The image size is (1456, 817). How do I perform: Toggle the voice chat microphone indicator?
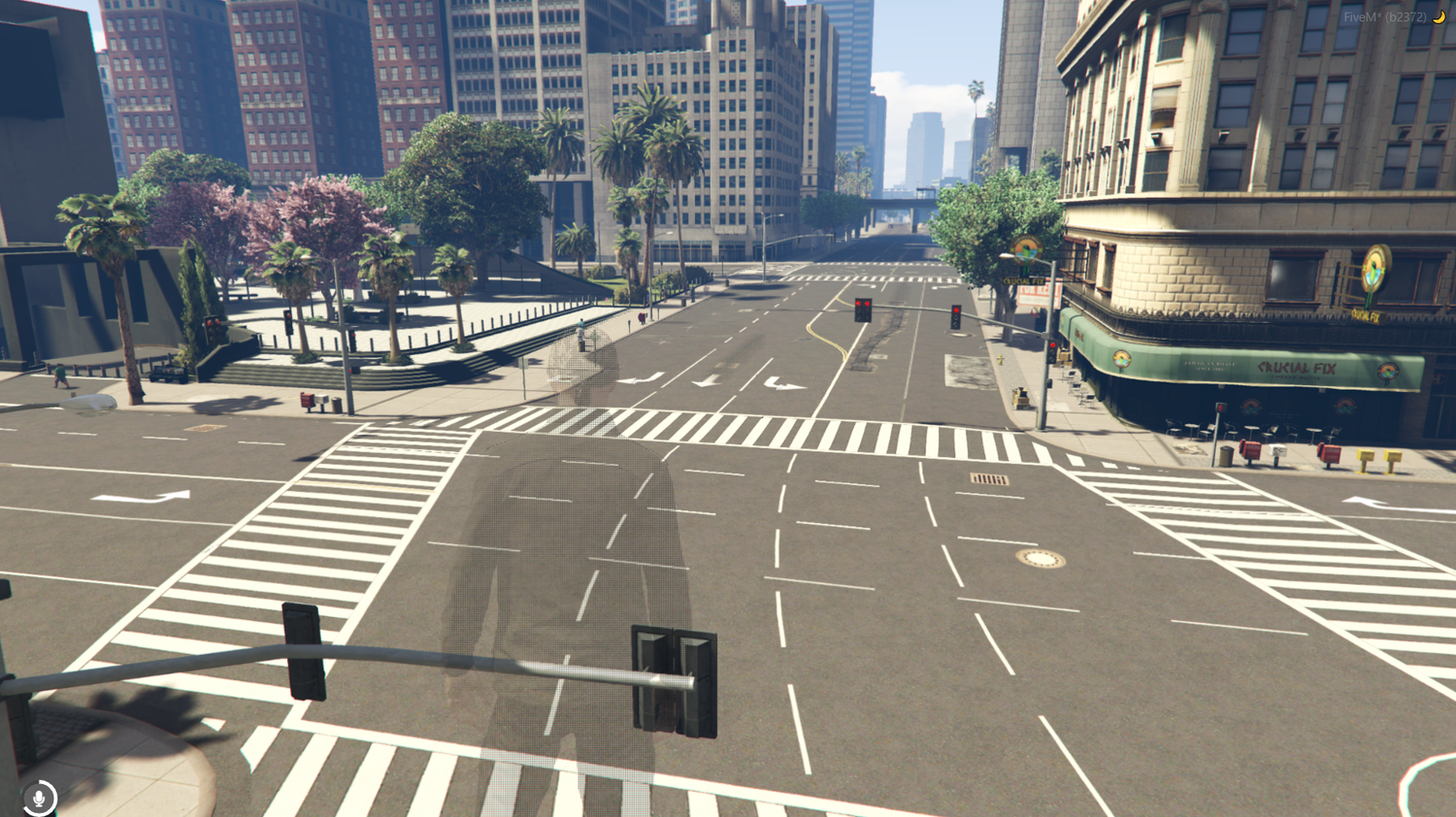[x=39, y=797]
